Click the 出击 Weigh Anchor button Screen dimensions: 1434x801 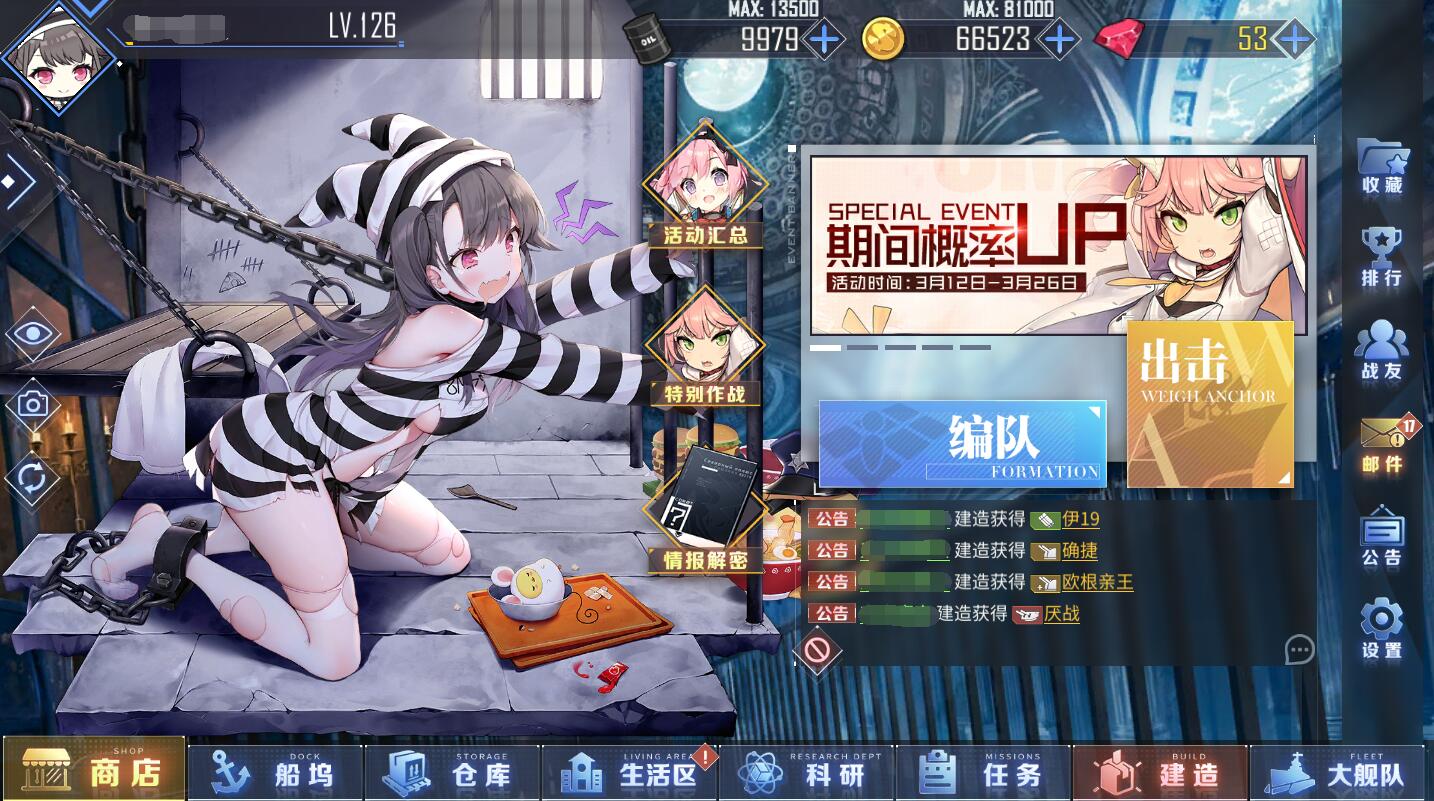pos(1209,404)
